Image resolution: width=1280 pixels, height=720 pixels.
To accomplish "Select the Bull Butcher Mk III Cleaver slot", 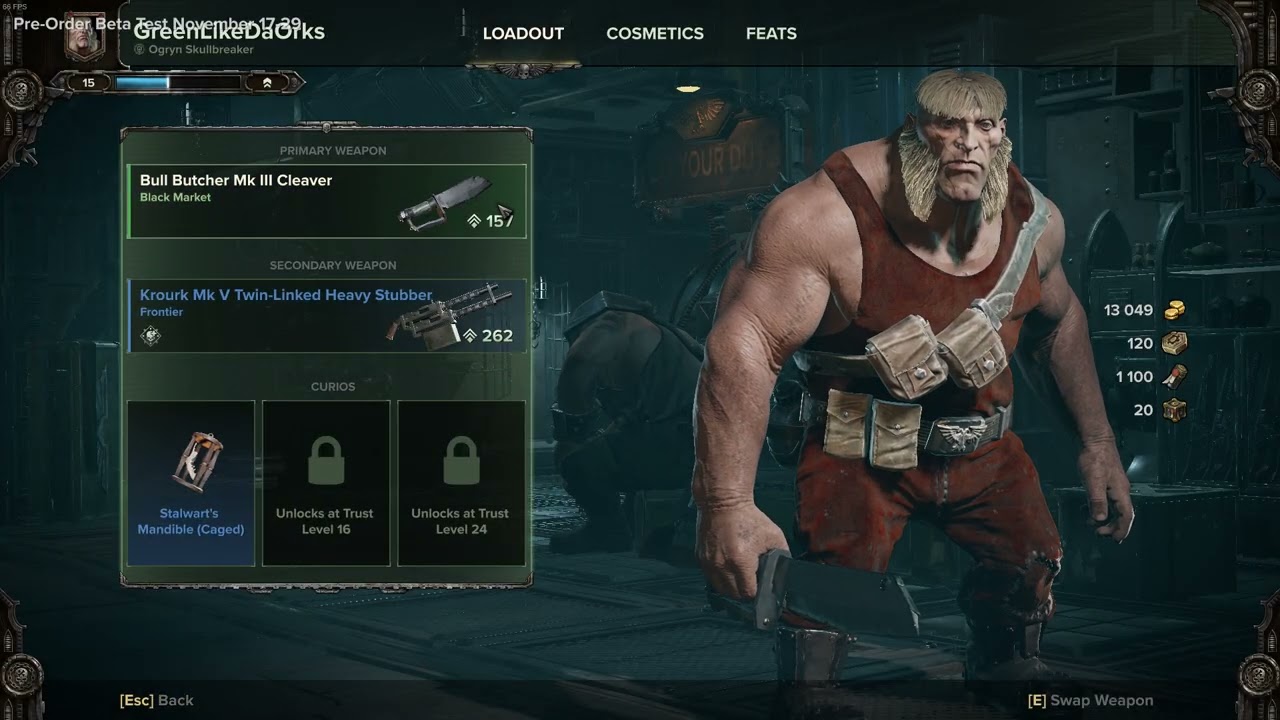I will [x=327, y=201].
